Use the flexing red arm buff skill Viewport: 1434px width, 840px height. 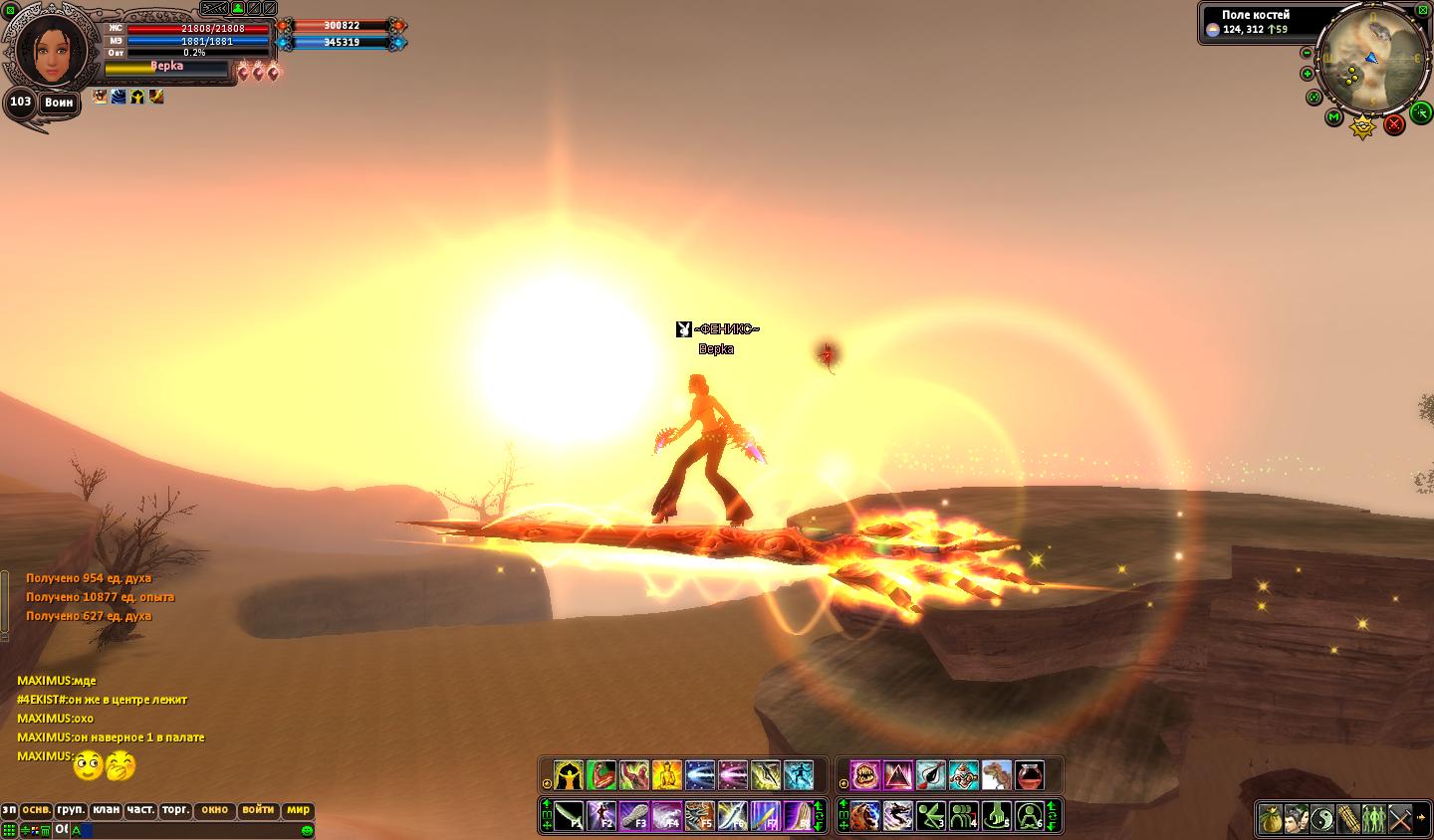click(x=601, y=775)
